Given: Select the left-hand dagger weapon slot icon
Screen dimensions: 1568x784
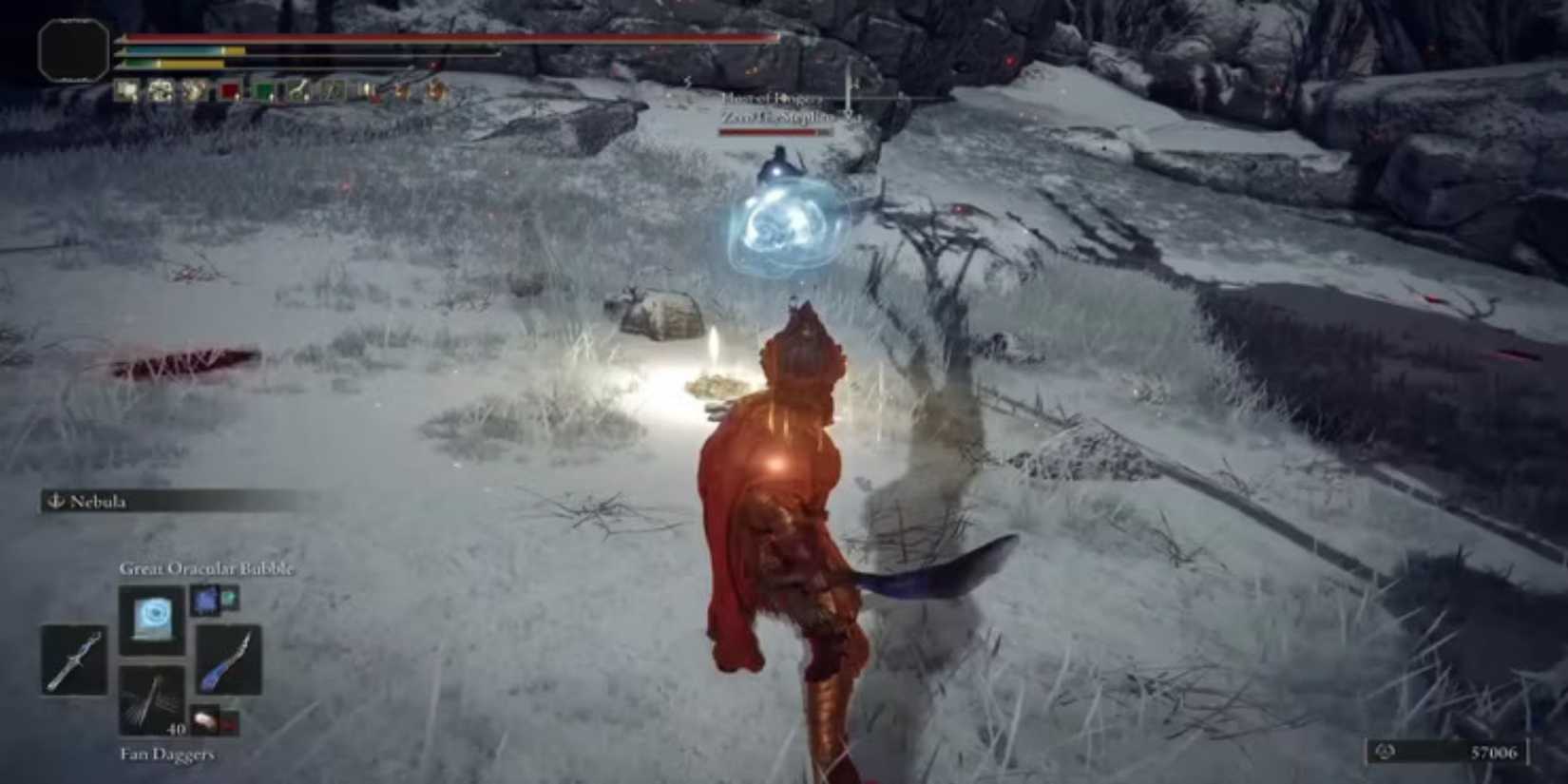Looking at the screenshot, I should coord(73,660).
